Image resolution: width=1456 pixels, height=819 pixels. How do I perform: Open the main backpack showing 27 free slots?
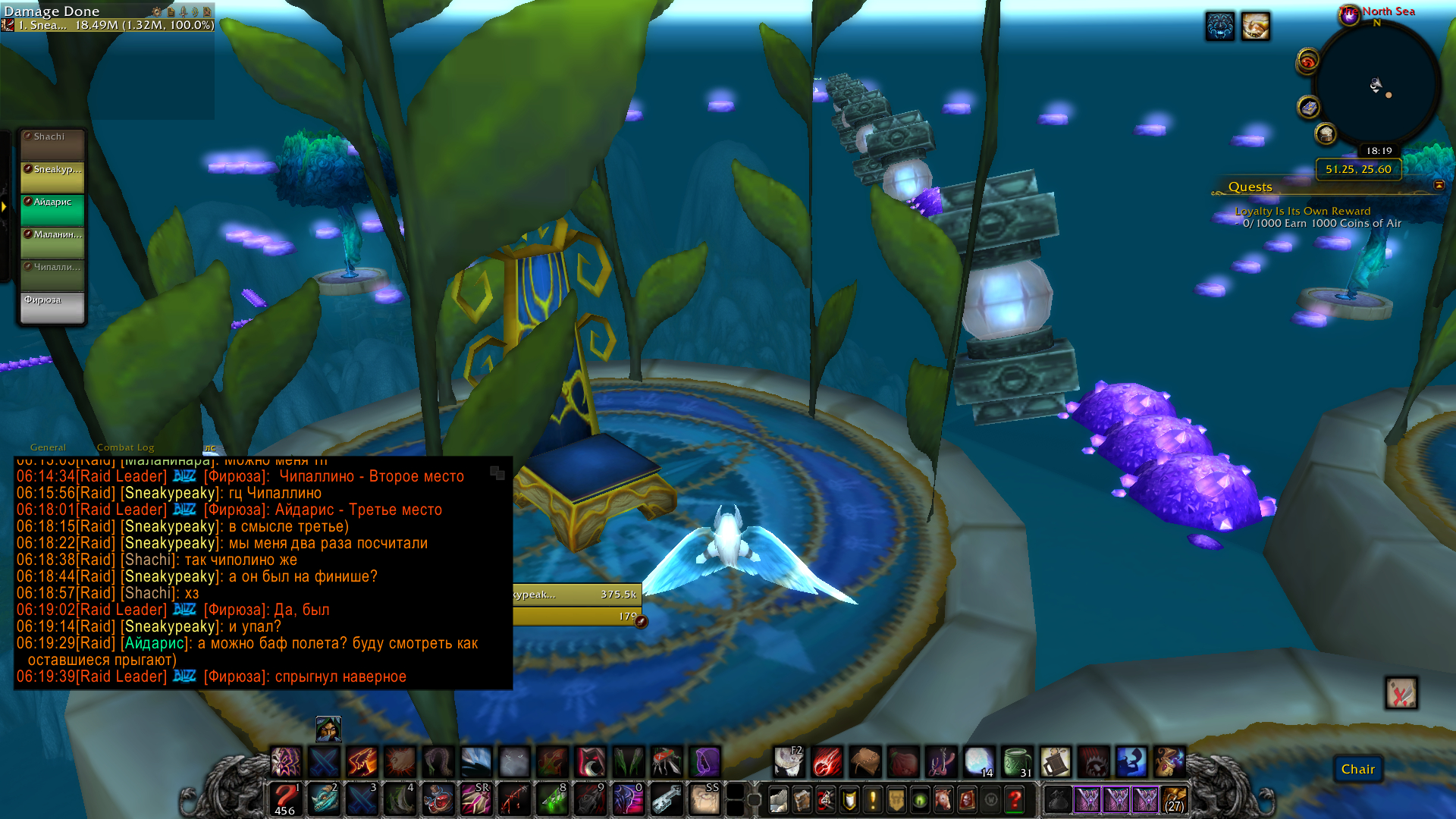(x=1173, y=799)
